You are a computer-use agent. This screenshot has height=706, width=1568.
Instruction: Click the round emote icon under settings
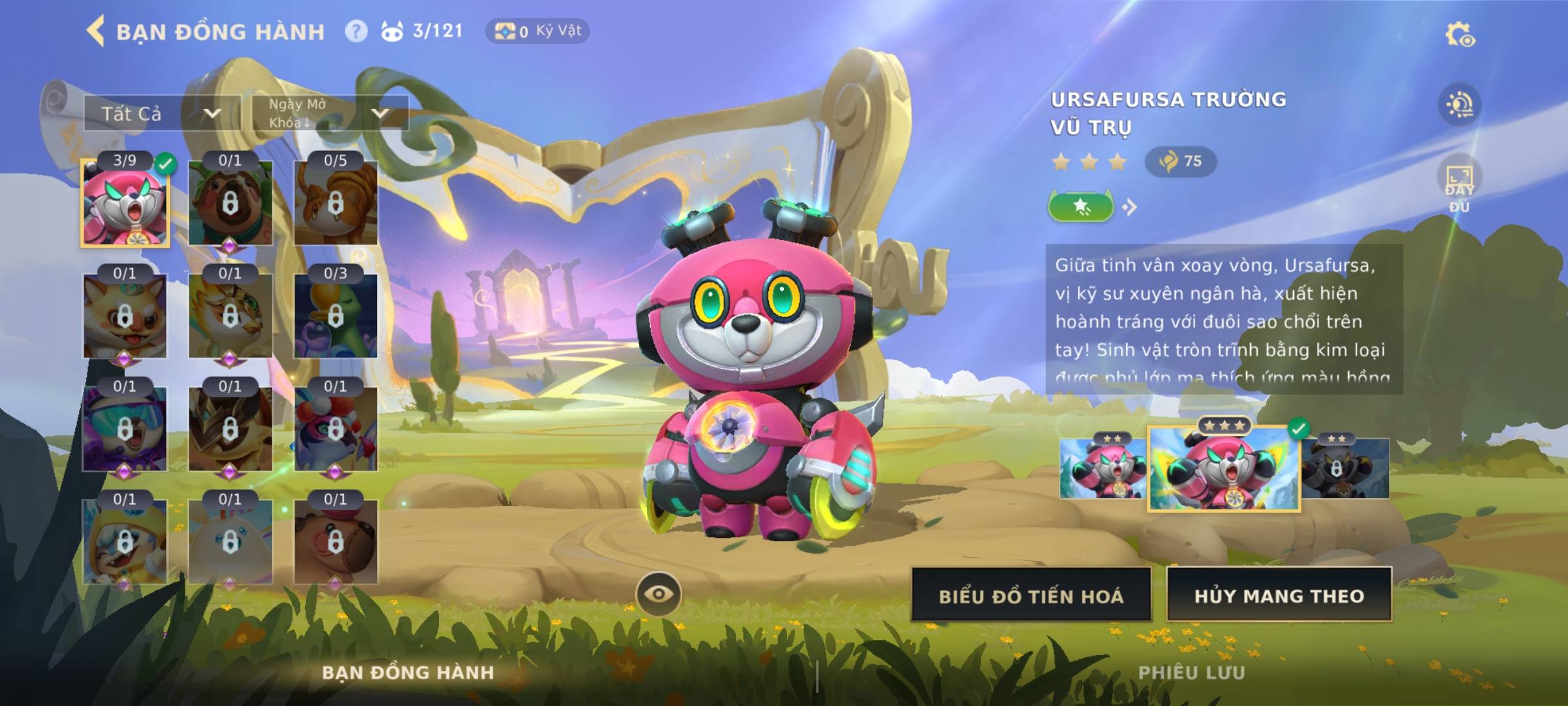pyautogui.click(x=1460, y=105)
